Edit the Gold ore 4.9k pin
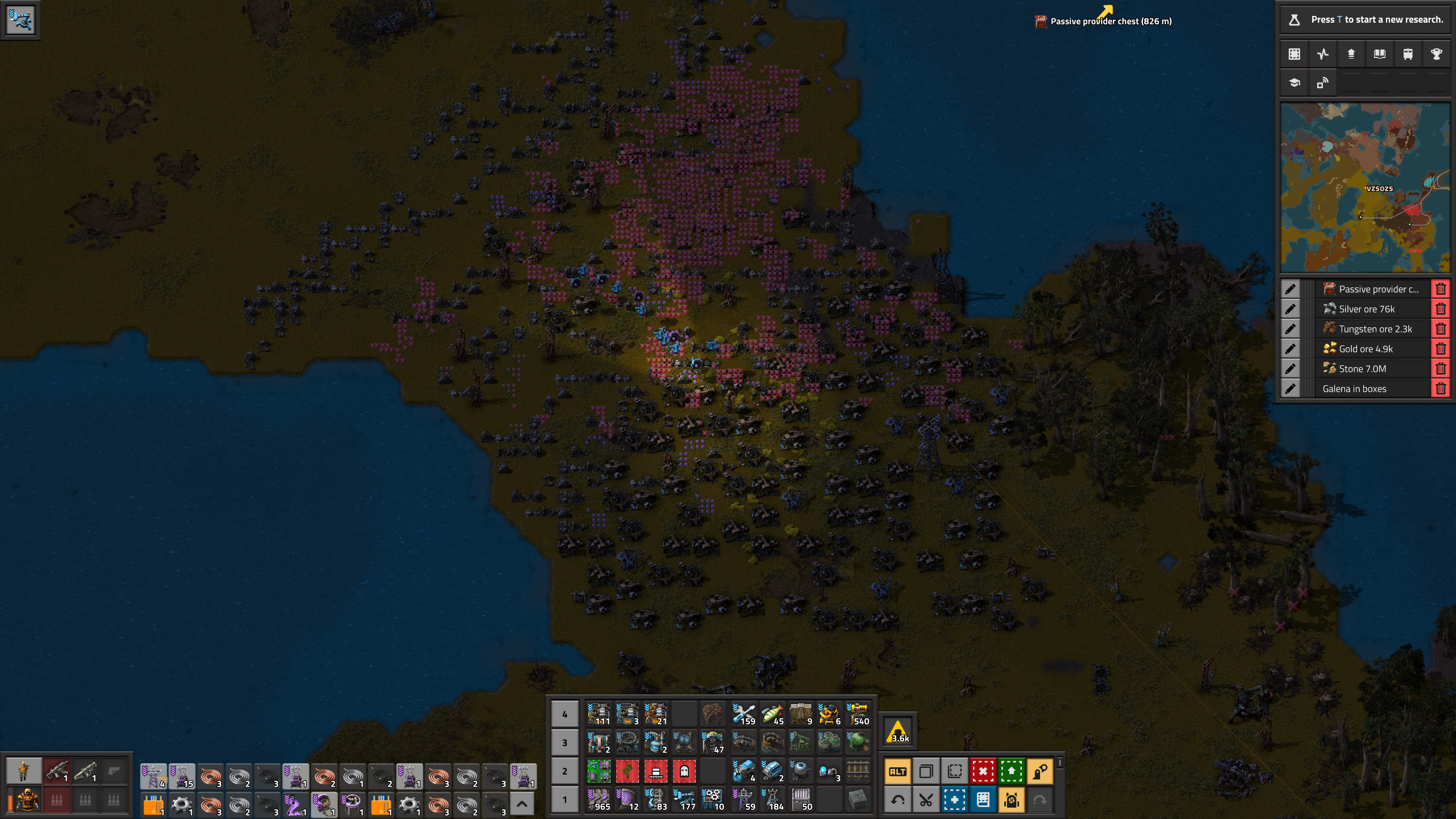The image size is (1456, 819). click(x=1290, y=349)
